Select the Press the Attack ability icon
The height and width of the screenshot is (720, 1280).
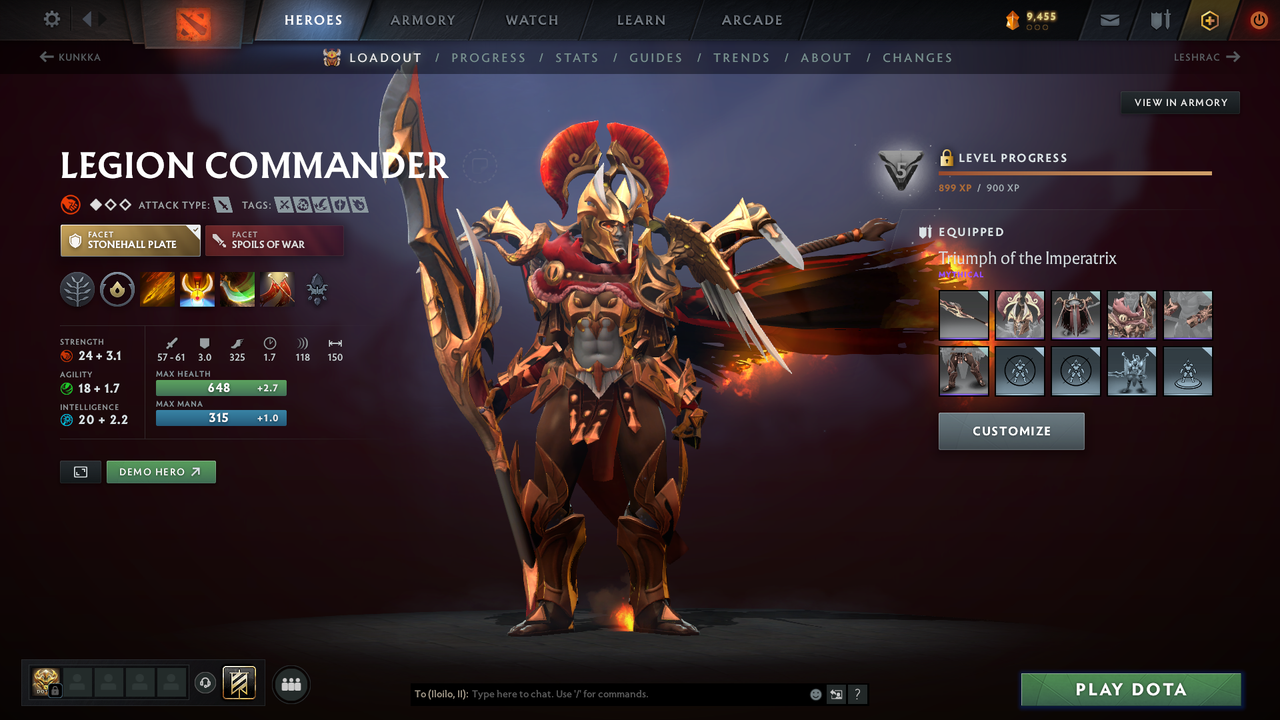(x=197, y=289)
